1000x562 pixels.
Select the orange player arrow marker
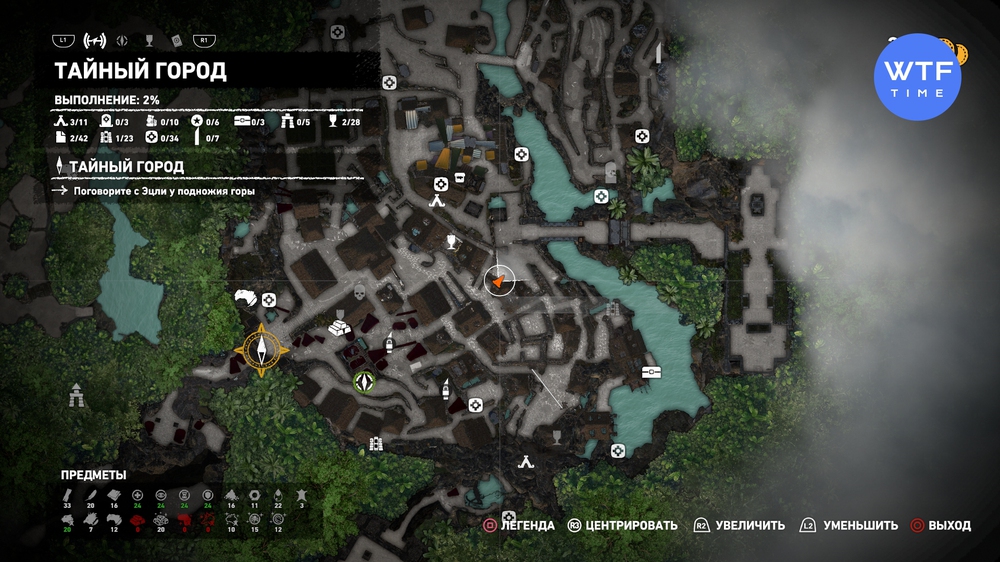[498, 283]
